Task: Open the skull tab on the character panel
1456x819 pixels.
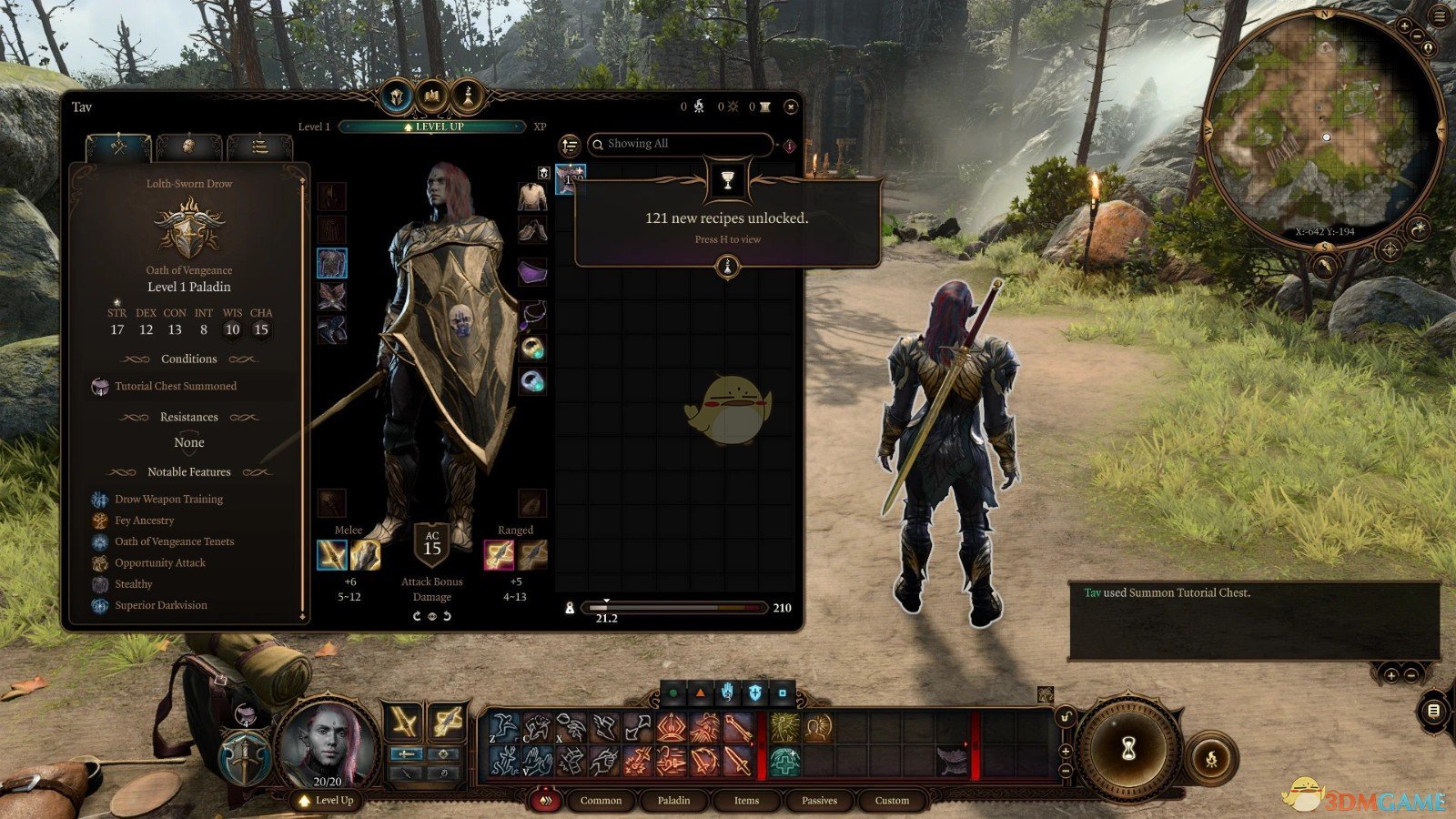Action: (189, 146)
